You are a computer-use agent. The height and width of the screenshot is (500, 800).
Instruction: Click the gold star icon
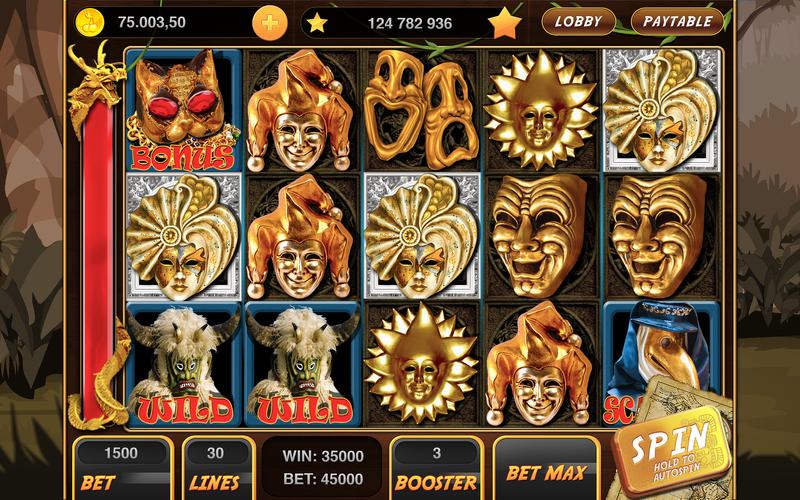pos(506,20)
